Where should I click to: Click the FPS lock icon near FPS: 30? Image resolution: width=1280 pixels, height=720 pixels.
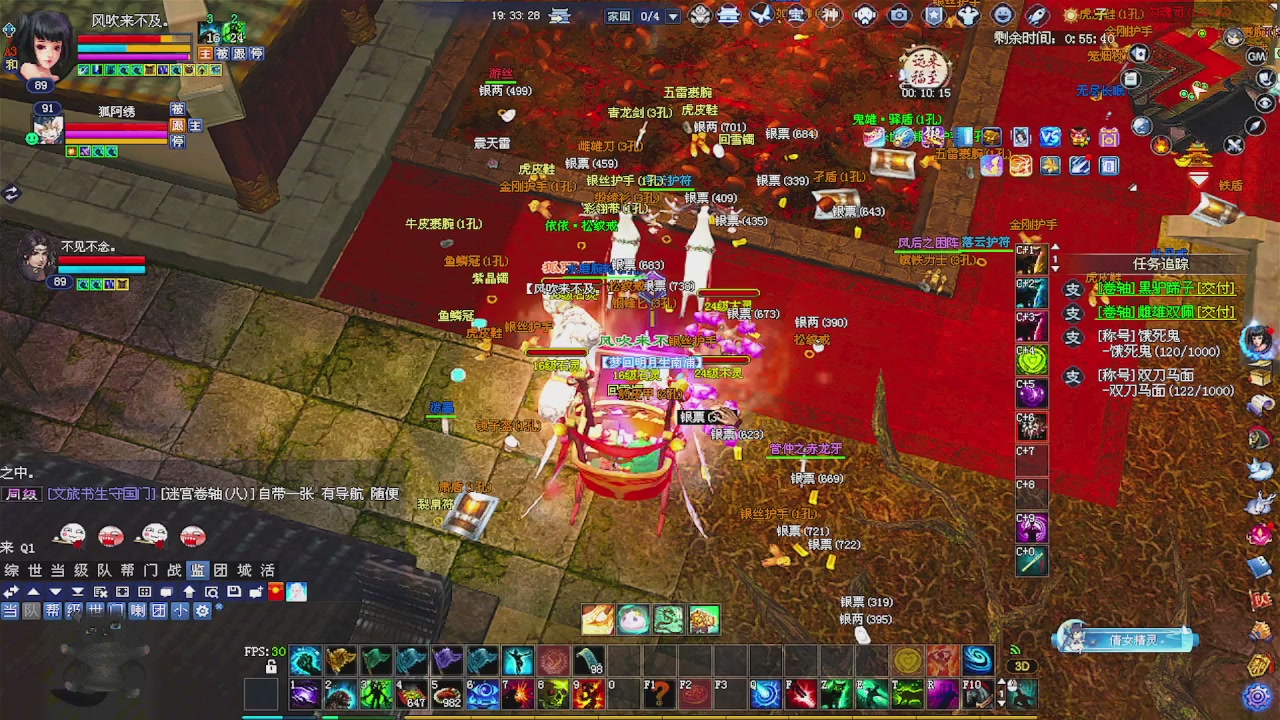270,665
